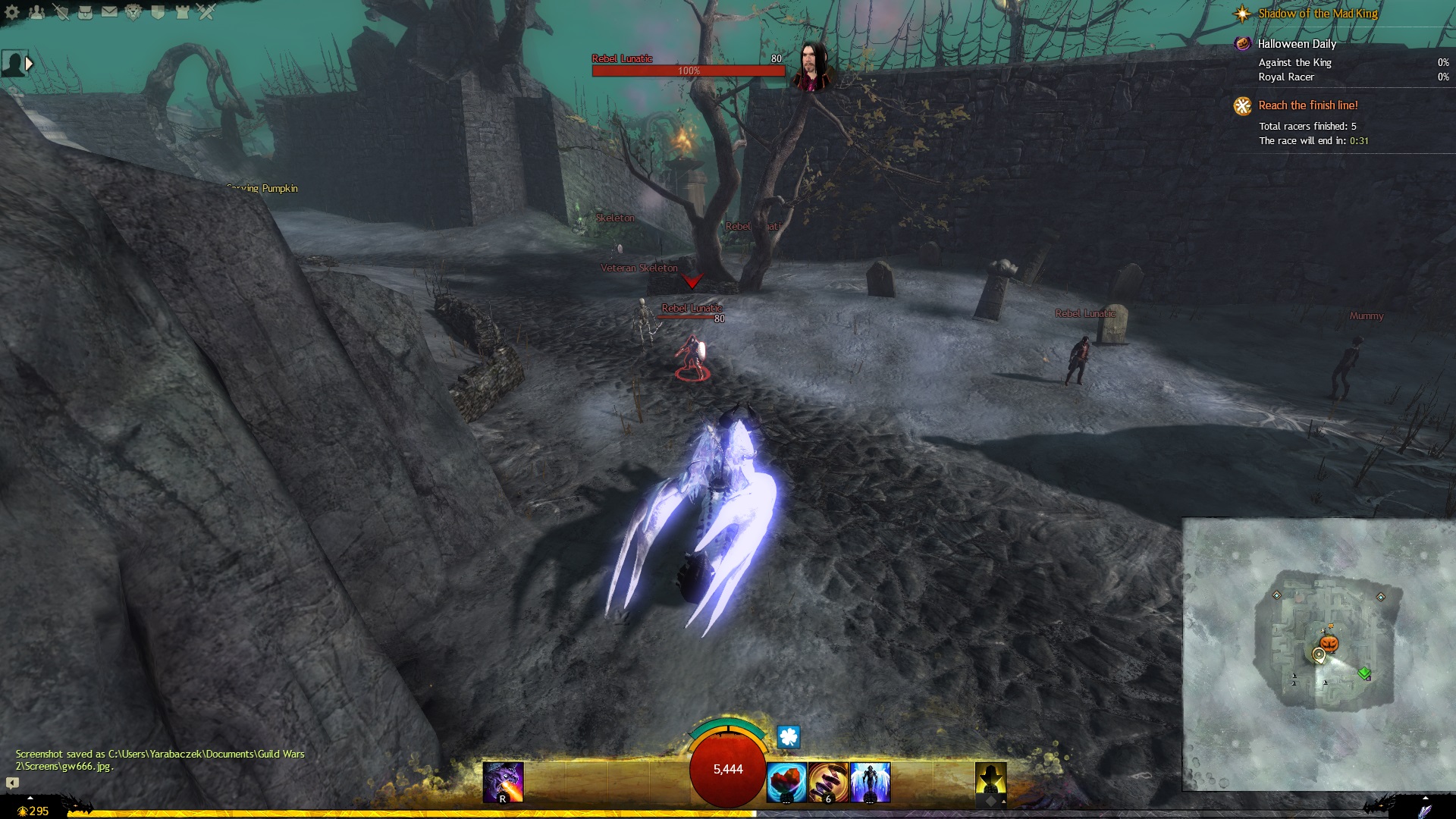
Task: Open the game menu gear icon
Action: (x=12, y=12)
